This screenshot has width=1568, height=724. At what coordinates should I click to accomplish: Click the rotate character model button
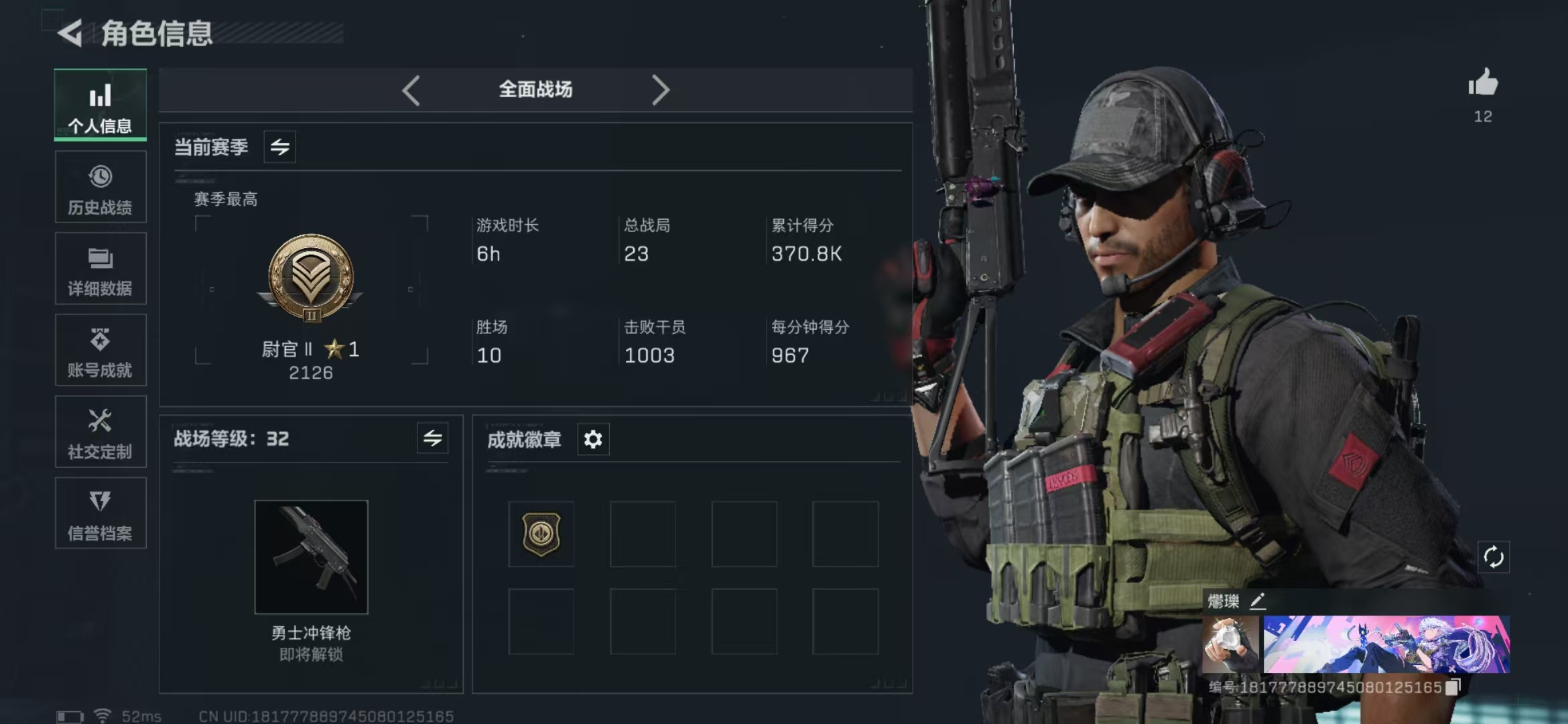pos(1494,557)
